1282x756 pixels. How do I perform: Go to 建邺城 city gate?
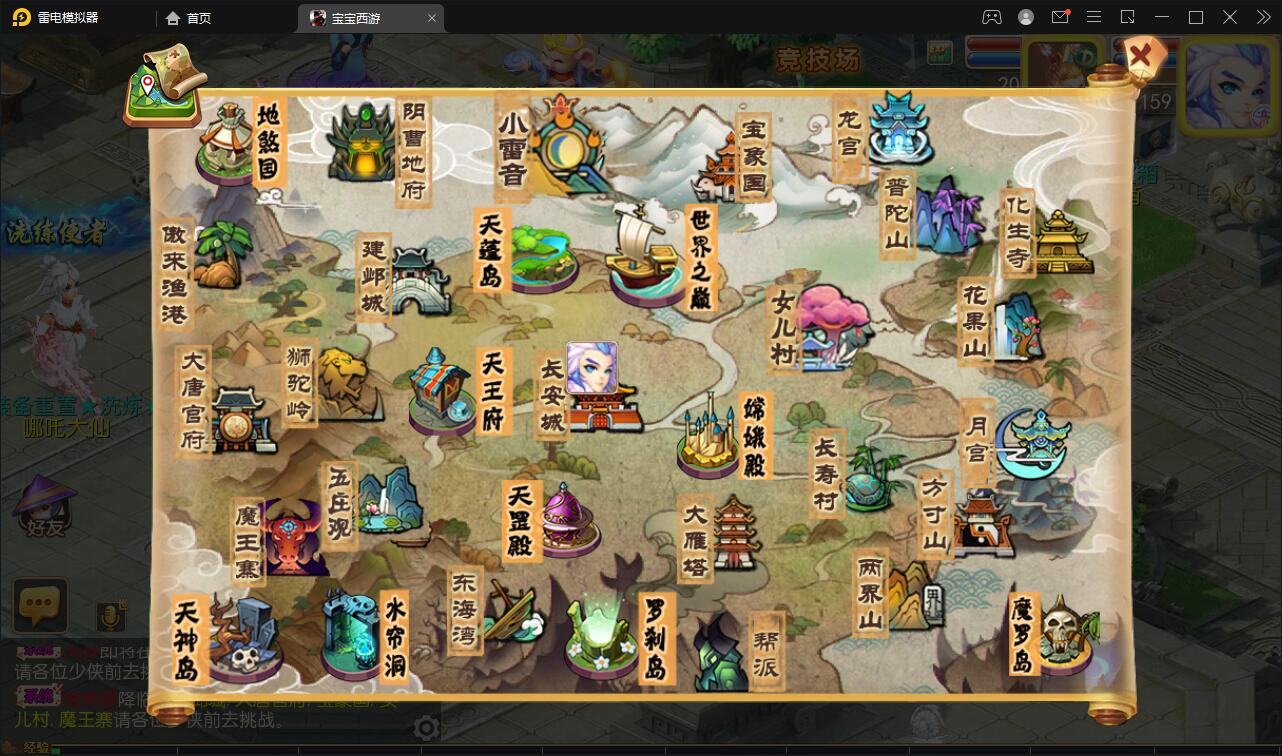click(x=420, y=280)
